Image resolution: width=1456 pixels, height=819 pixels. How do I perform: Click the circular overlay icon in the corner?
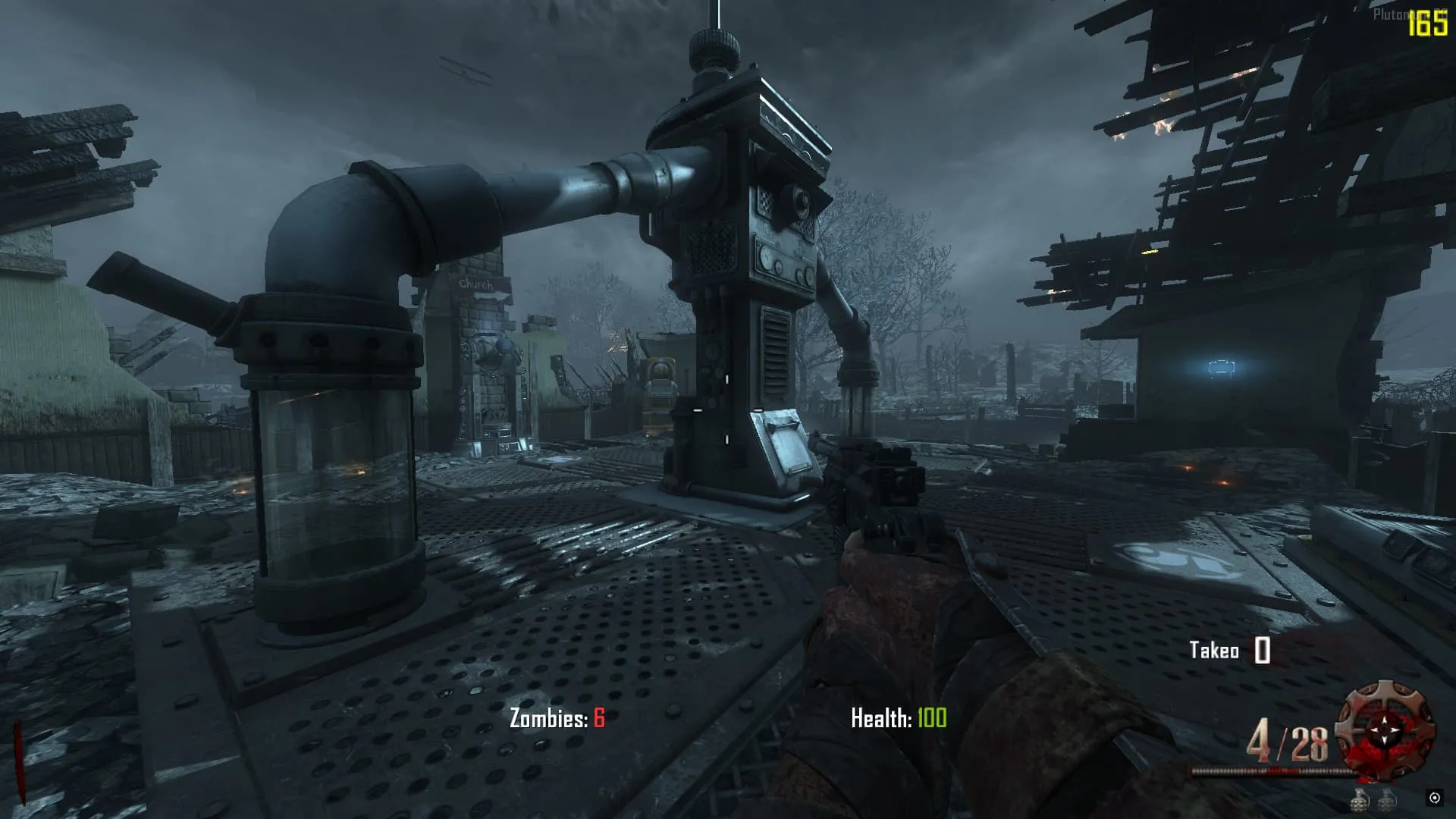click(1434, 798)
